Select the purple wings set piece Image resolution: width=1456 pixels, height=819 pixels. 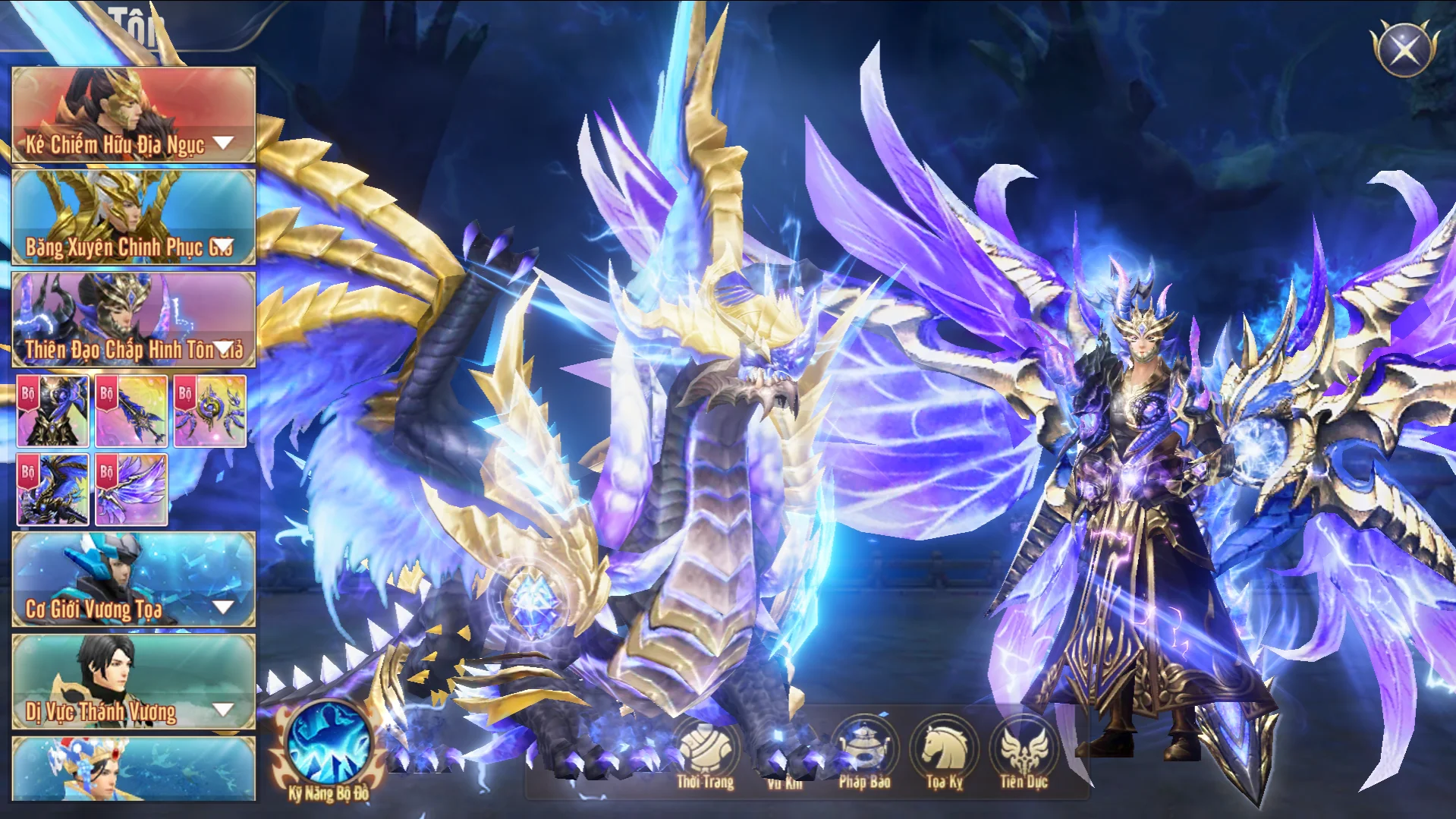[x=131, y=490]
